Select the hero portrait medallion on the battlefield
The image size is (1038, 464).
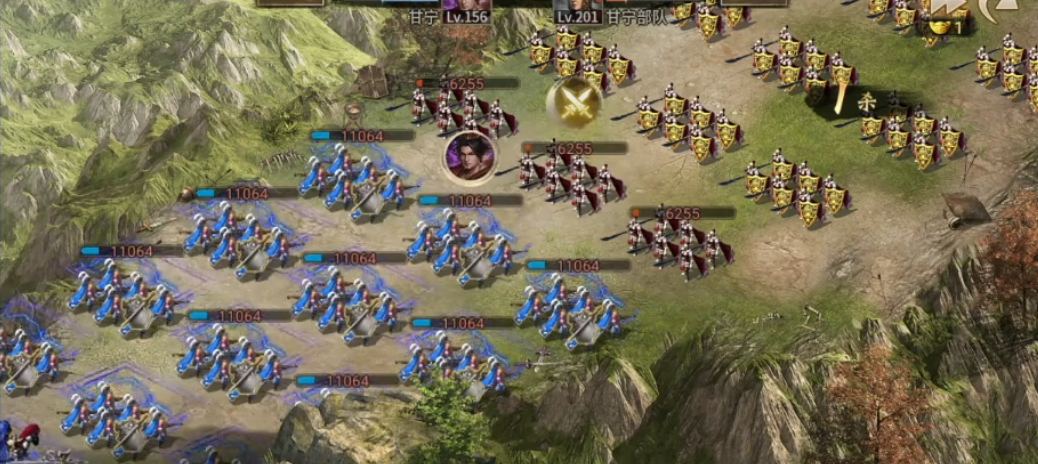(470, 157)
